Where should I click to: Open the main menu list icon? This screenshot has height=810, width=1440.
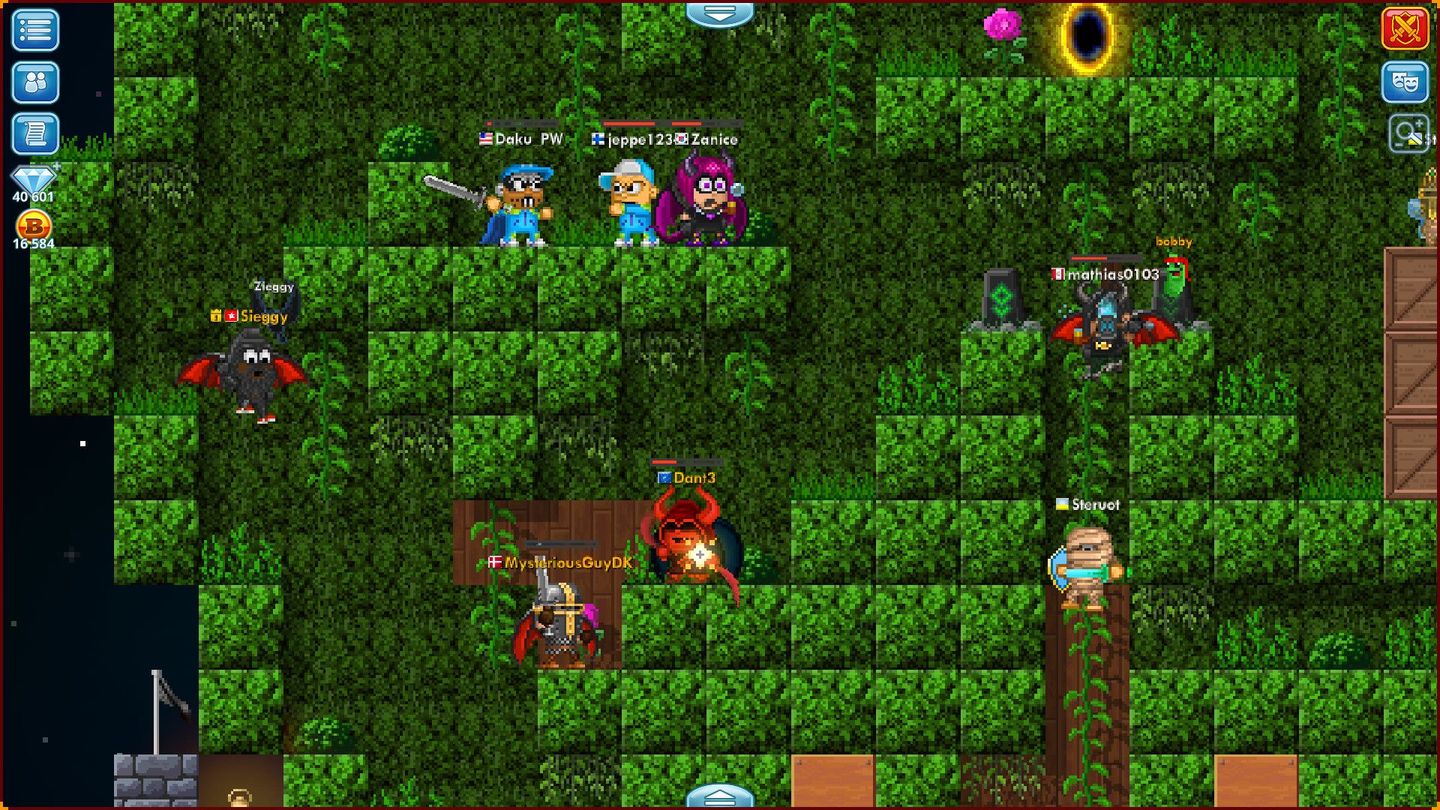pos(34,30)
